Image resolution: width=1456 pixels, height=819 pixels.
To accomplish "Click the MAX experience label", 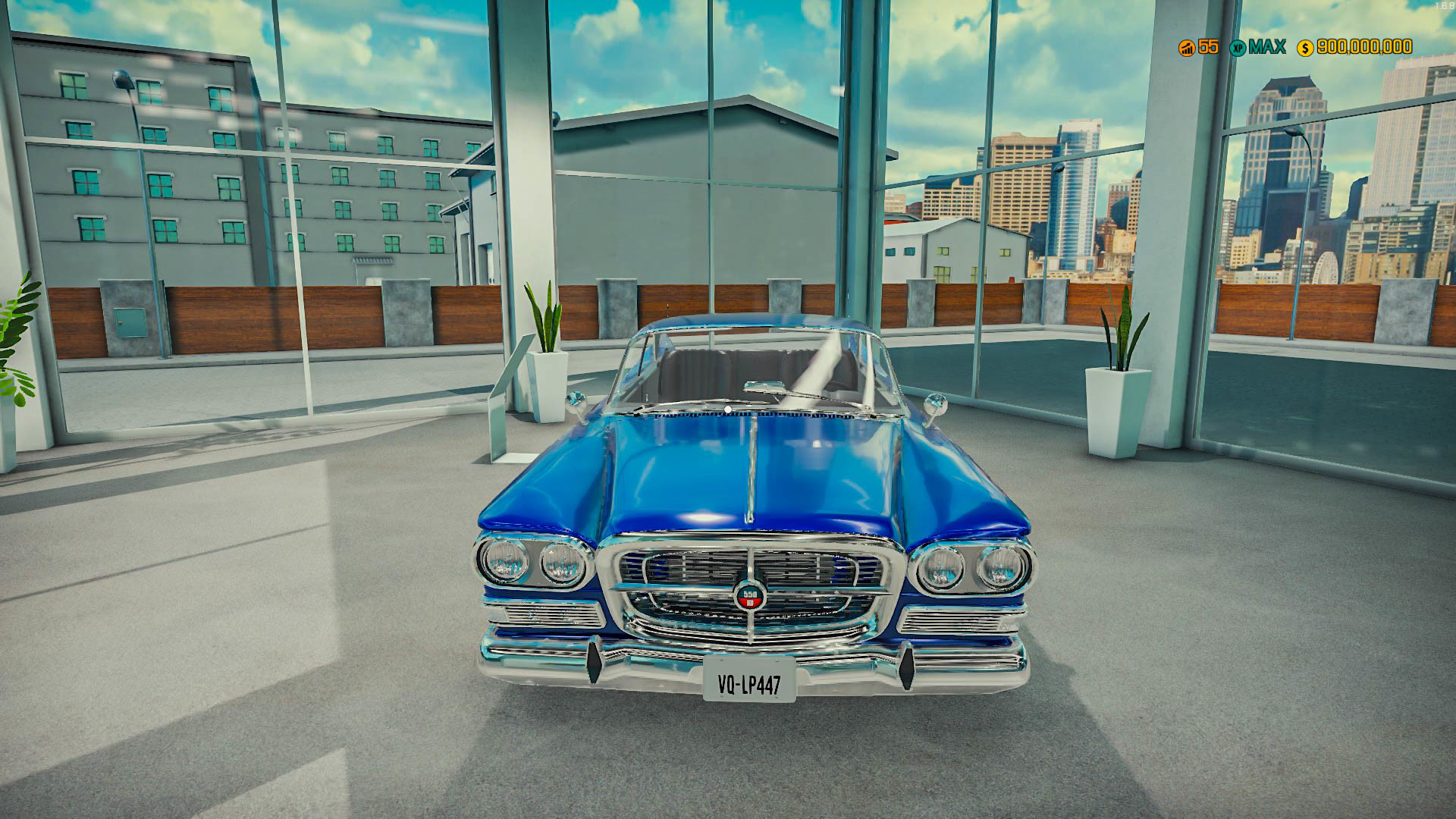I will tap(1269, 48).
